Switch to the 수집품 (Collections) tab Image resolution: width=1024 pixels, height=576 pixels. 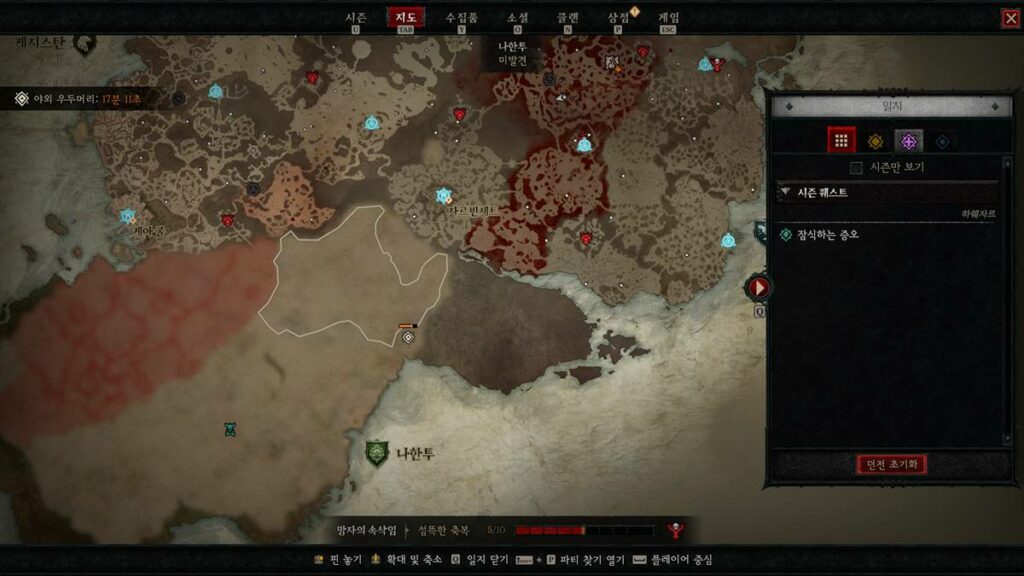pyautogui.click(x=461, y=18)
